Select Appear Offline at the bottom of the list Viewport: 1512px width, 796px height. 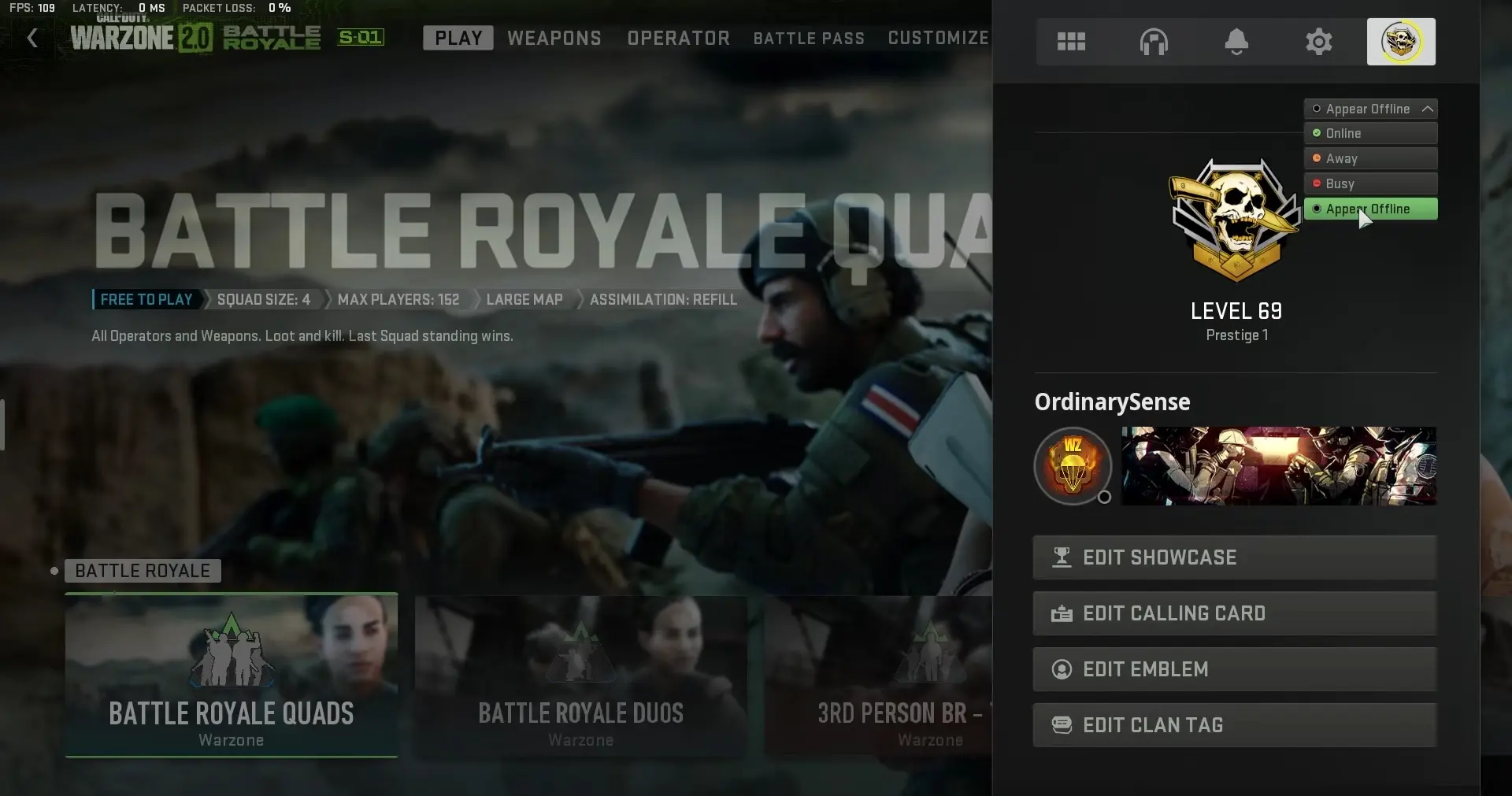1370,209
